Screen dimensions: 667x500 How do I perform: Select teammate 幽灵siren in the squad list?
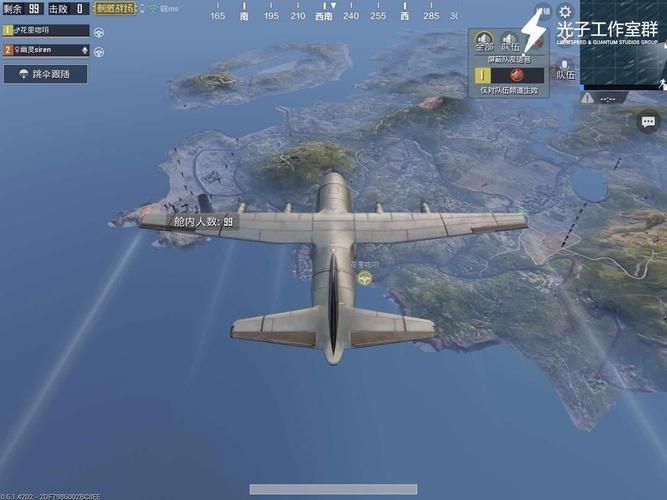45,49
